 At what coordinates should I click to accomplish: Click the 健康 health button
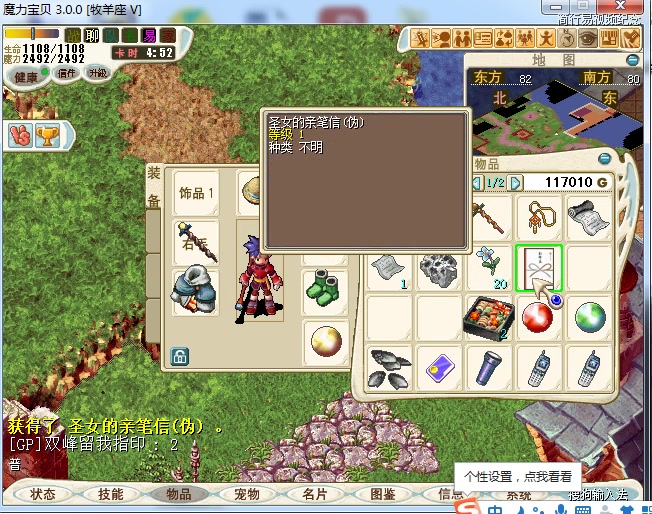click(x=27, y=76)
